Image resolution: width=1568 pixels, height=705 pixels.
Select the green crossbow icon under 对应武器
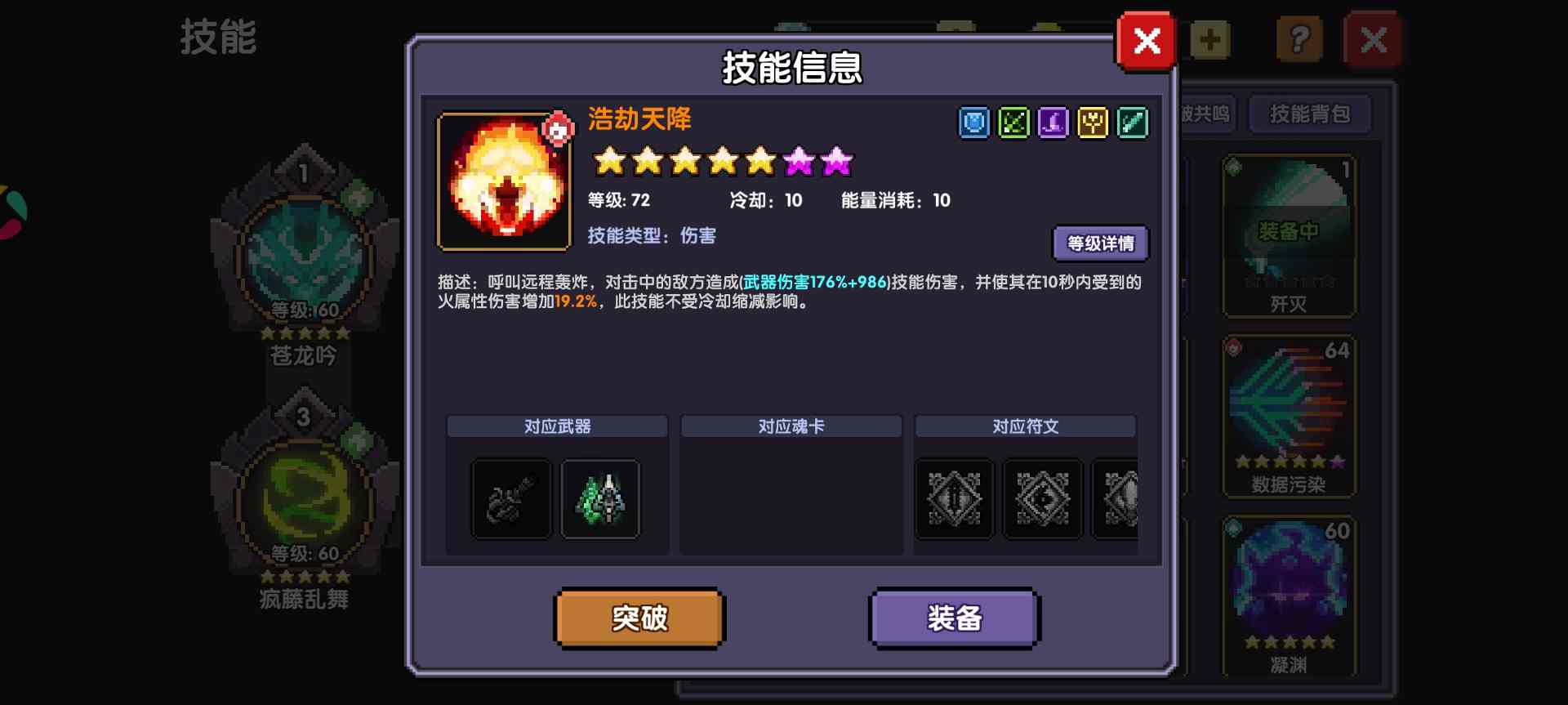click(x=600, y=499)
